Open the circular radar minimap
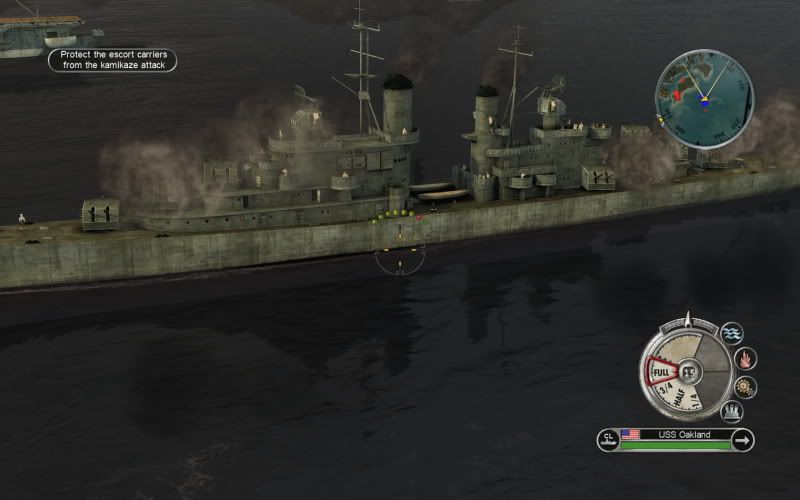 (704, 99)
